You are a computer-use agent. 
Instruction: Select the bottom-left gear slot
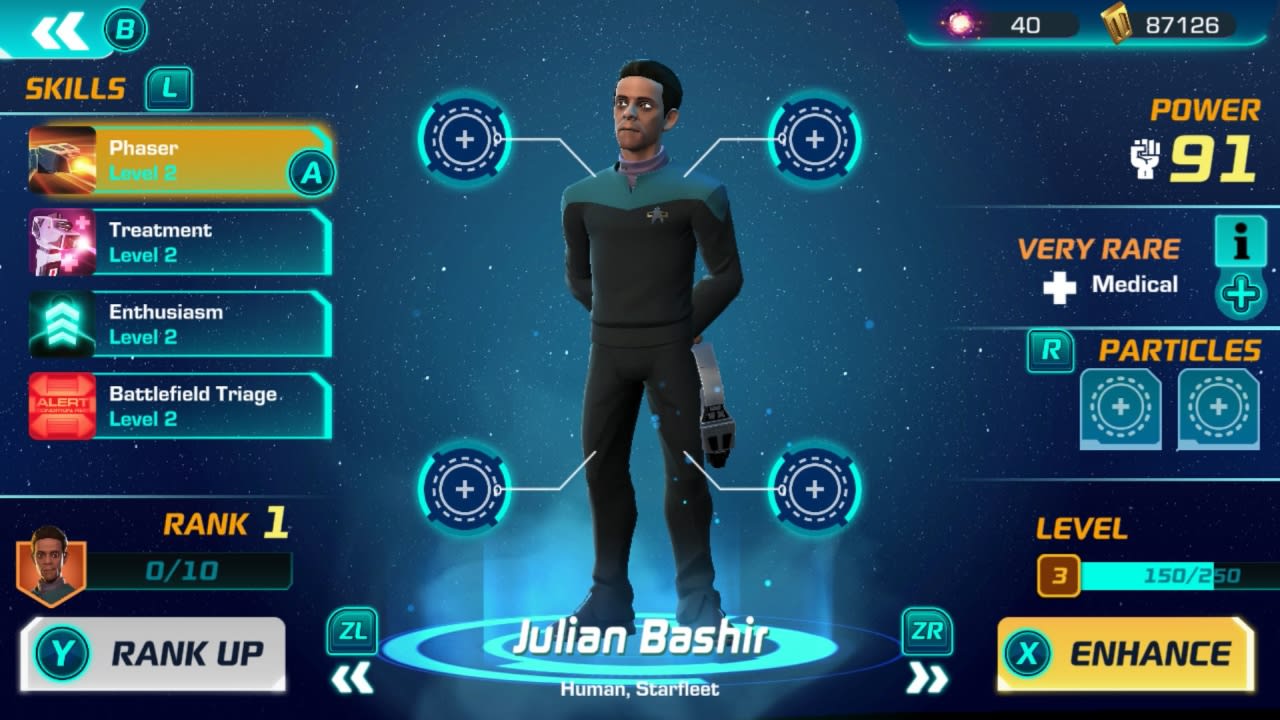tap(464, 490)
